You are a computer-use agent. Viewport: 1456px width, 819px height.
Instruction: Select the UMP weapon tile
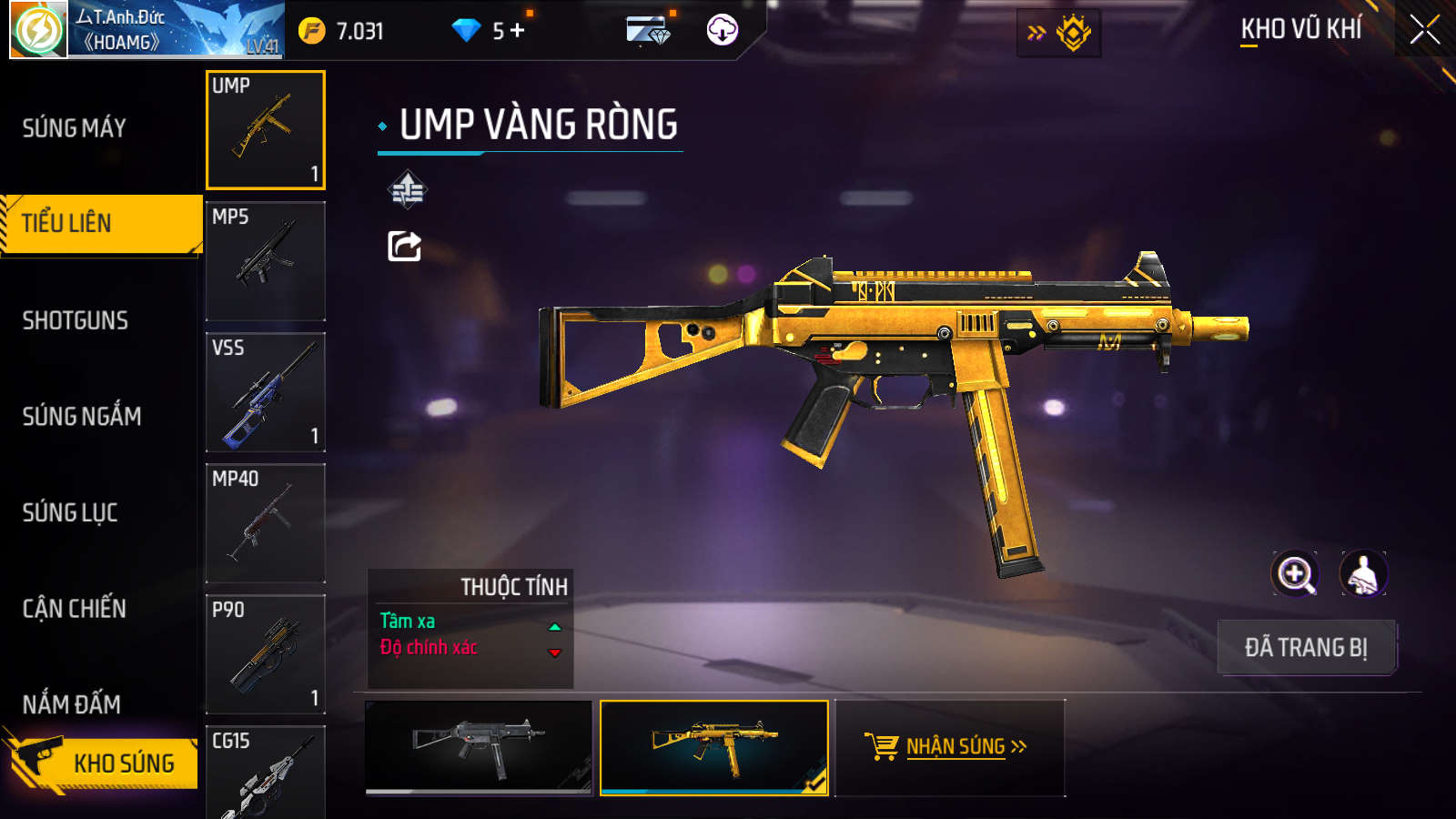click(266, 130)
